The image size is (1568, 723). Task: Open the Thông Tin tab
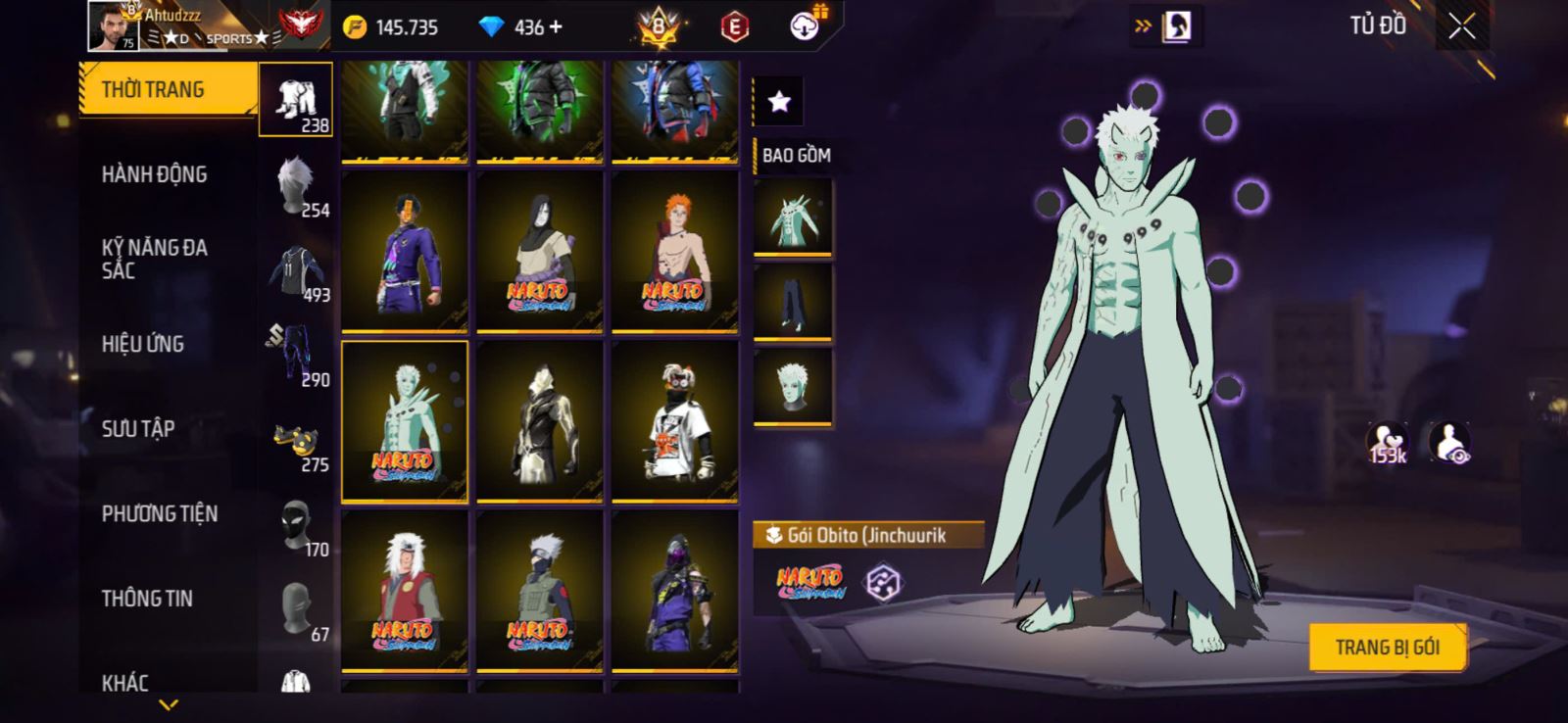point(147,599)
